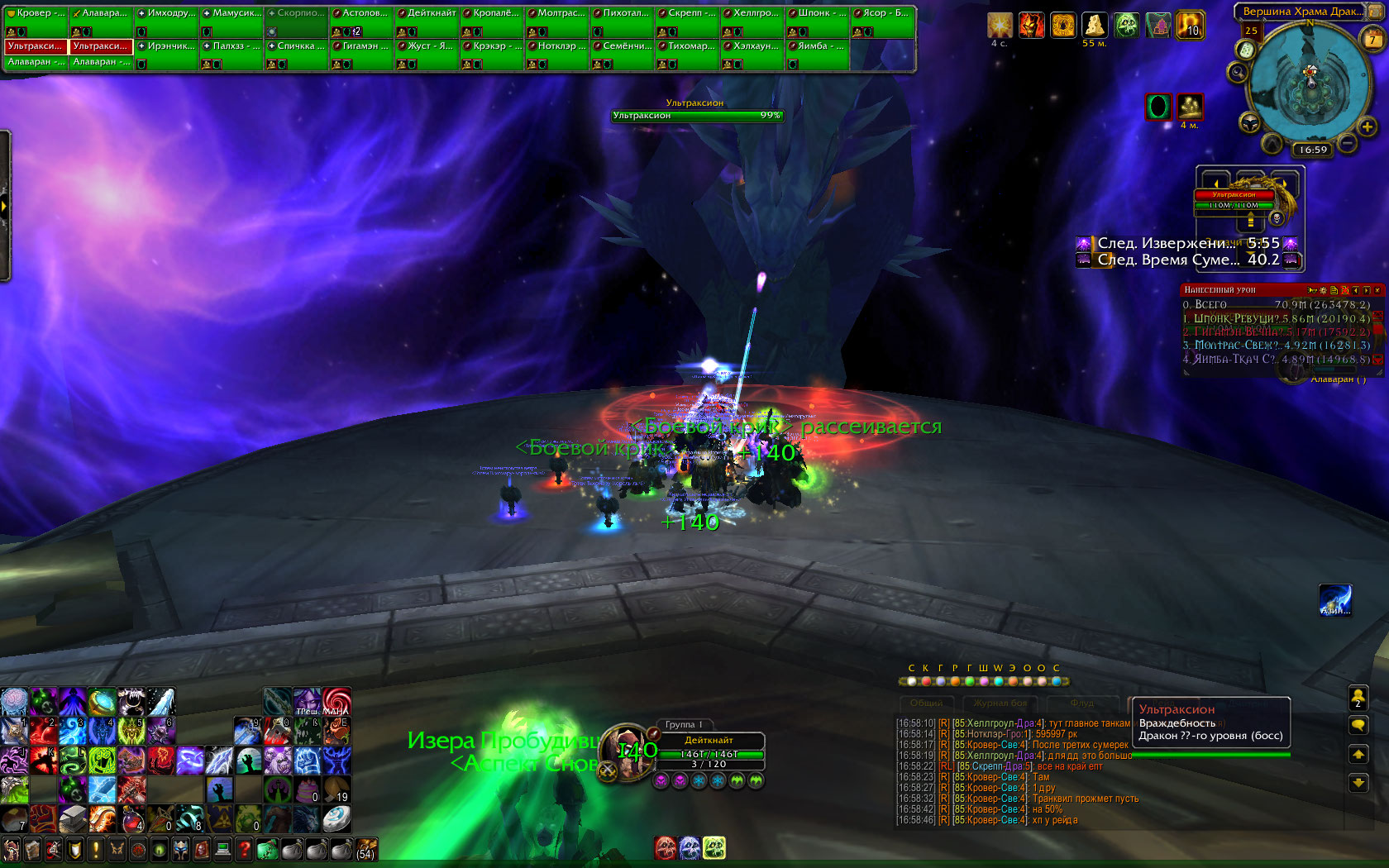Click the minimap's zoom-out minus button

1348,143
